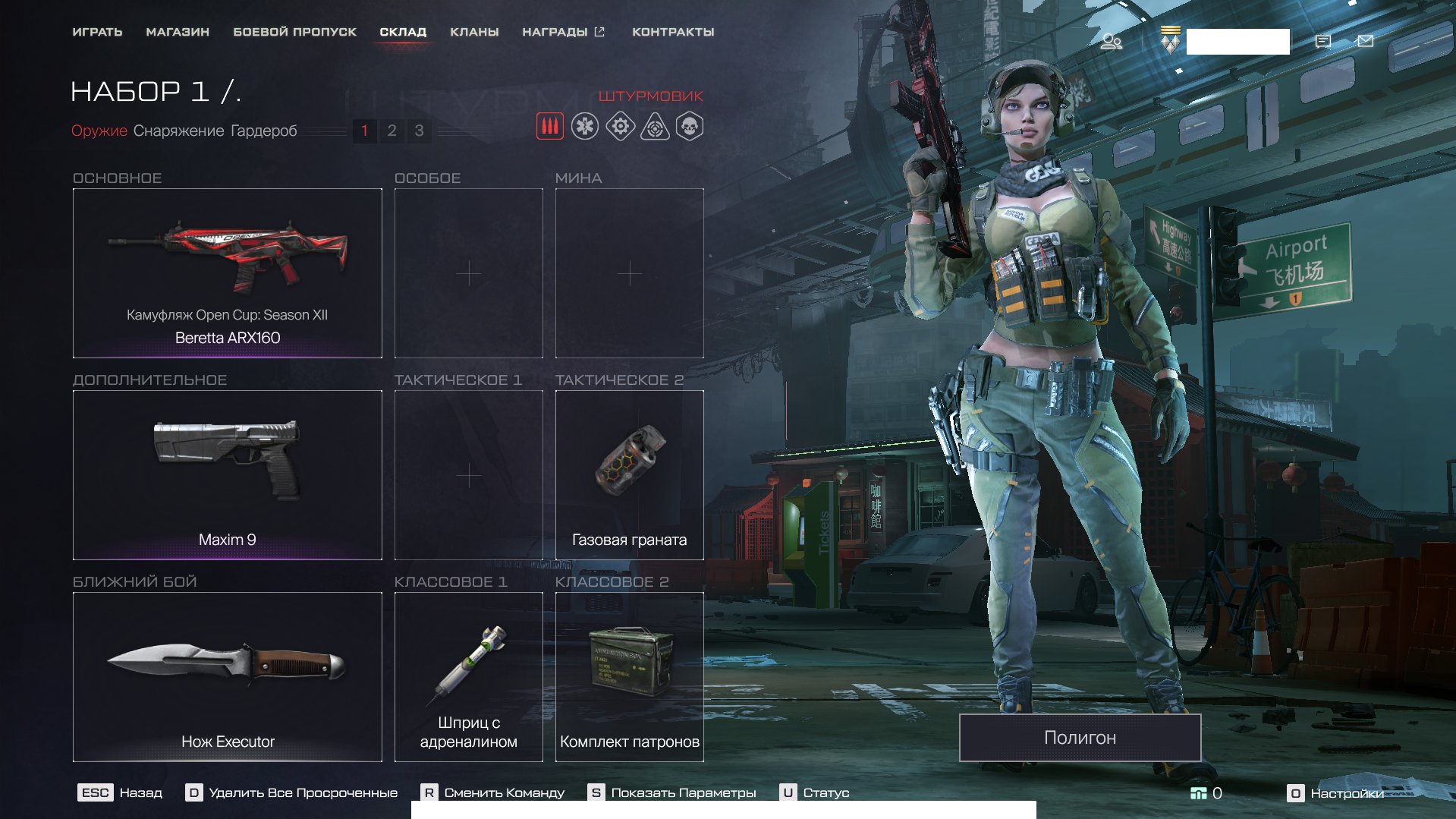Click the Полигон button
1456x819 pixels.
pyautogui.click(x=1080, y=738)
